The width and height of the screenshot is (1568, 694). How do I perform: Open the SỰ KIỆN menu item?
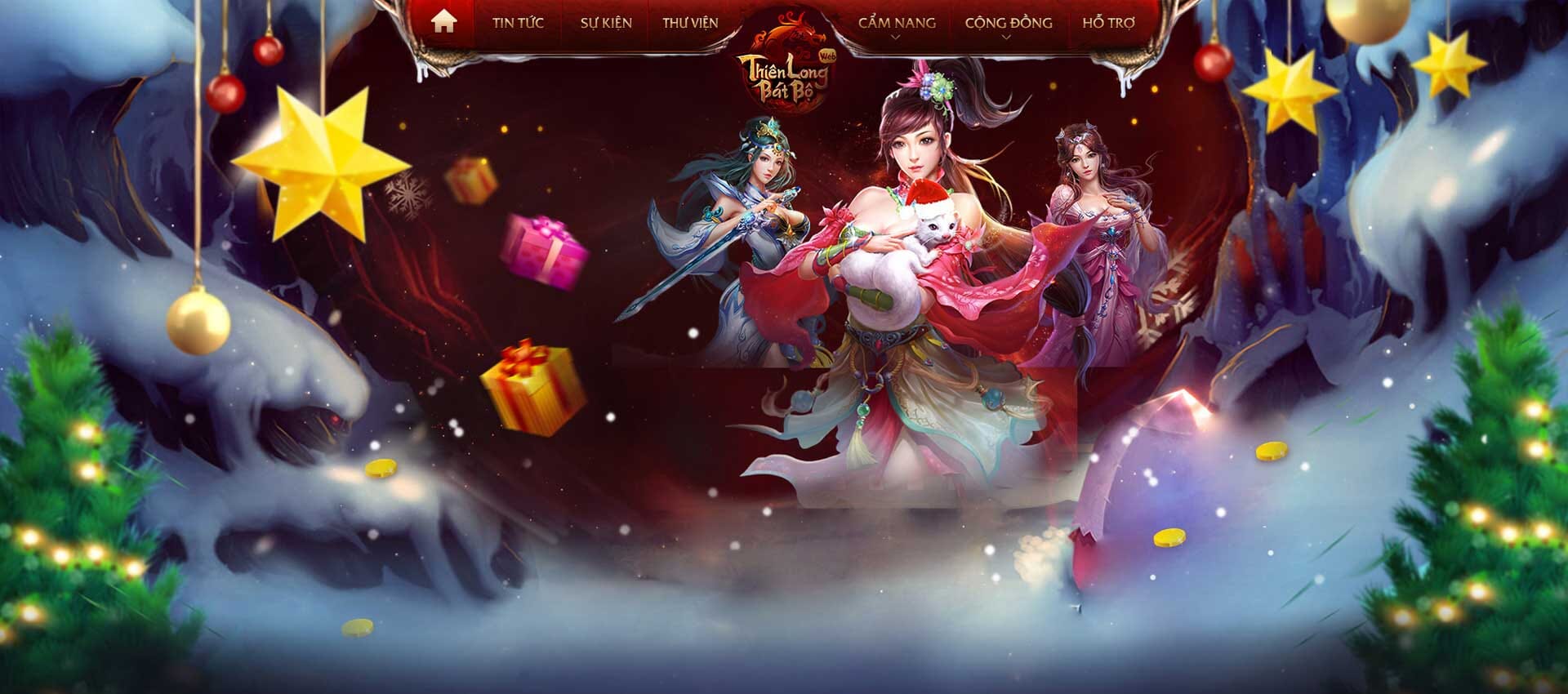(x=605, y=23)
